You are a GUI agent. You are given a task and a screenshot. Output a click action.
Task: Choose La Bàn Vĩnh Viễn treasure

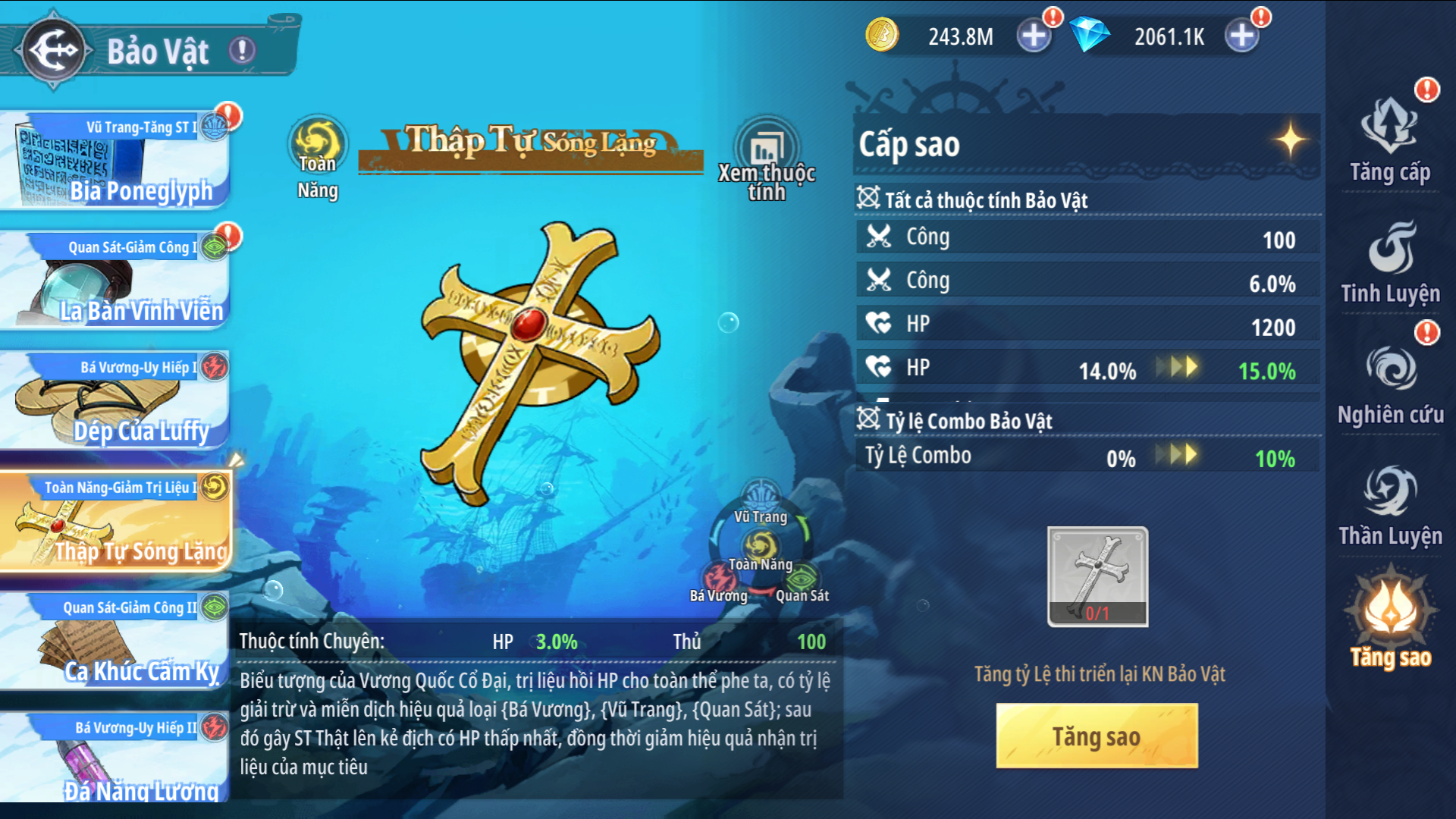tap(115, 282)
